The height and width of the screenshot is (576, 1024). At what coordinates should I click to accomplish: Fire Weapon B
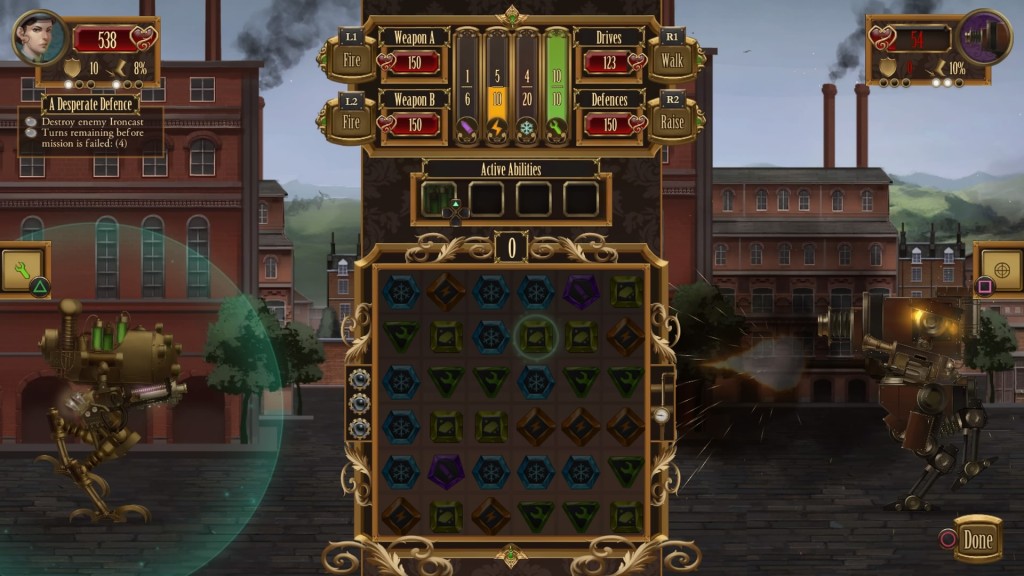(x=351, y=122)
